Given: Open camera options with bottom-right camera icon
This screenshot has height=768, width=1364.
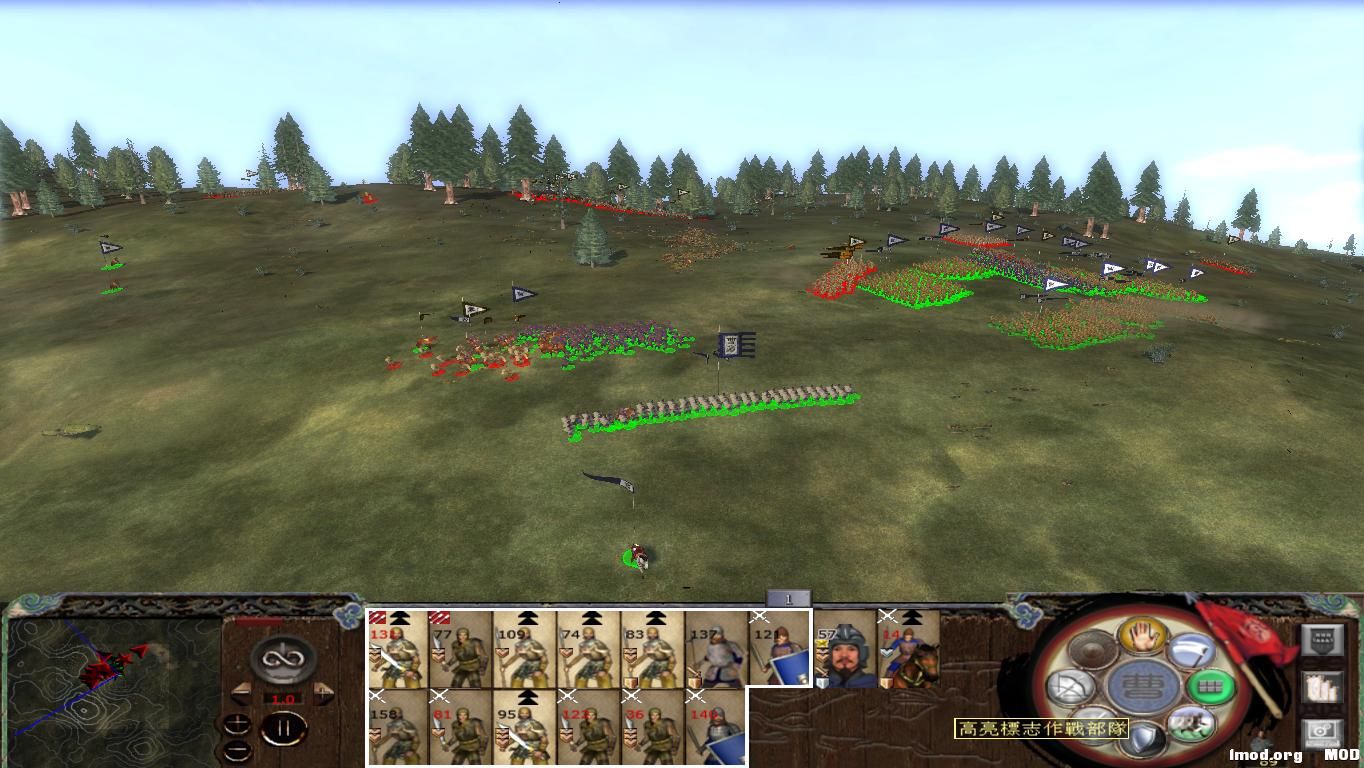Looking at the screenshot, I should [1322, 732].
